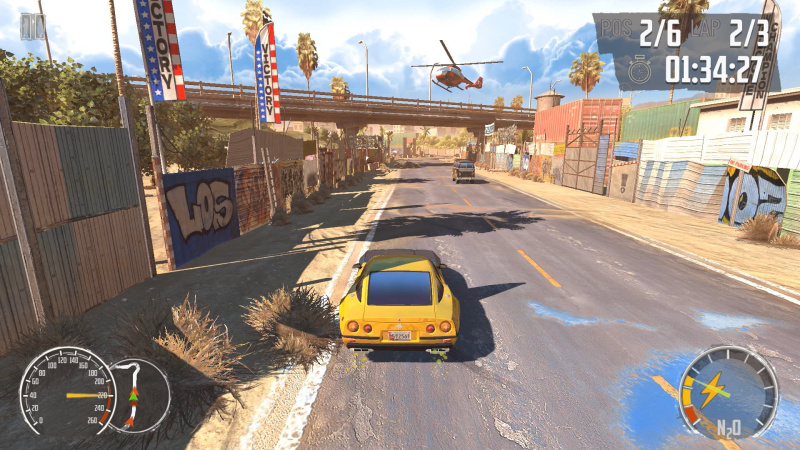Pause the race with the pause button
The width and height of the screenshot is (800, 450).
31,27
